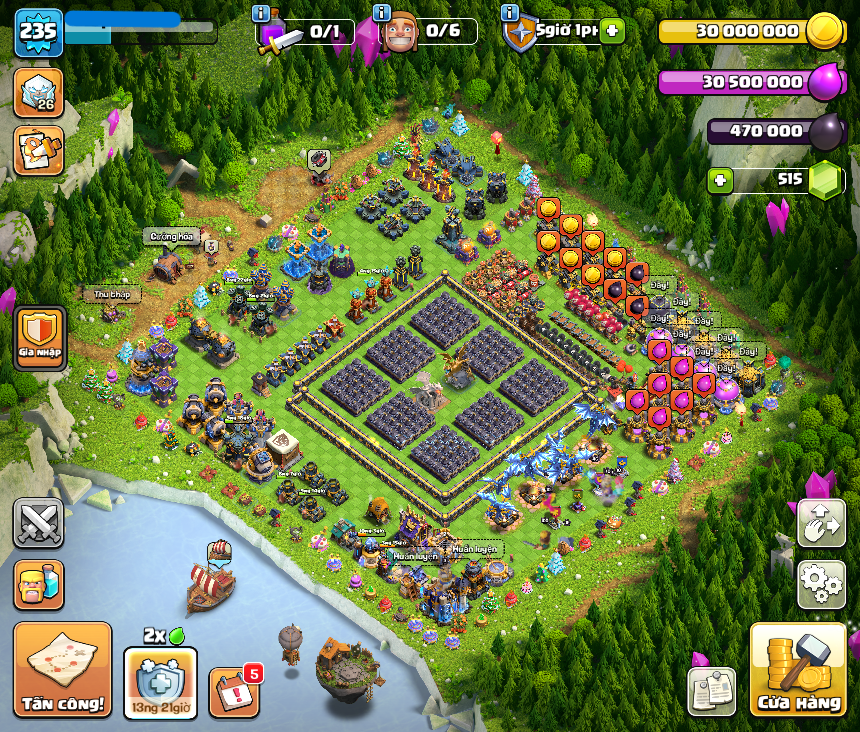Activate the hand-and-arrows layout edit button
Viewport: 860px width, 732px height.
[820, 522]
